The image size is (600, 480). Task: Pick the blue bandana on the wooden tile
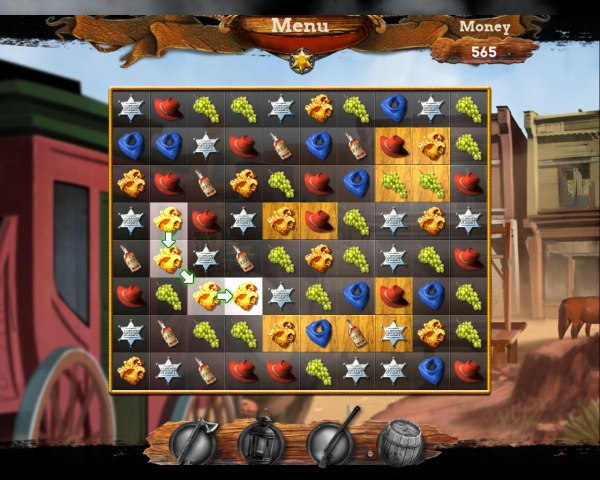pyautogui.click(x=319, y=333)
